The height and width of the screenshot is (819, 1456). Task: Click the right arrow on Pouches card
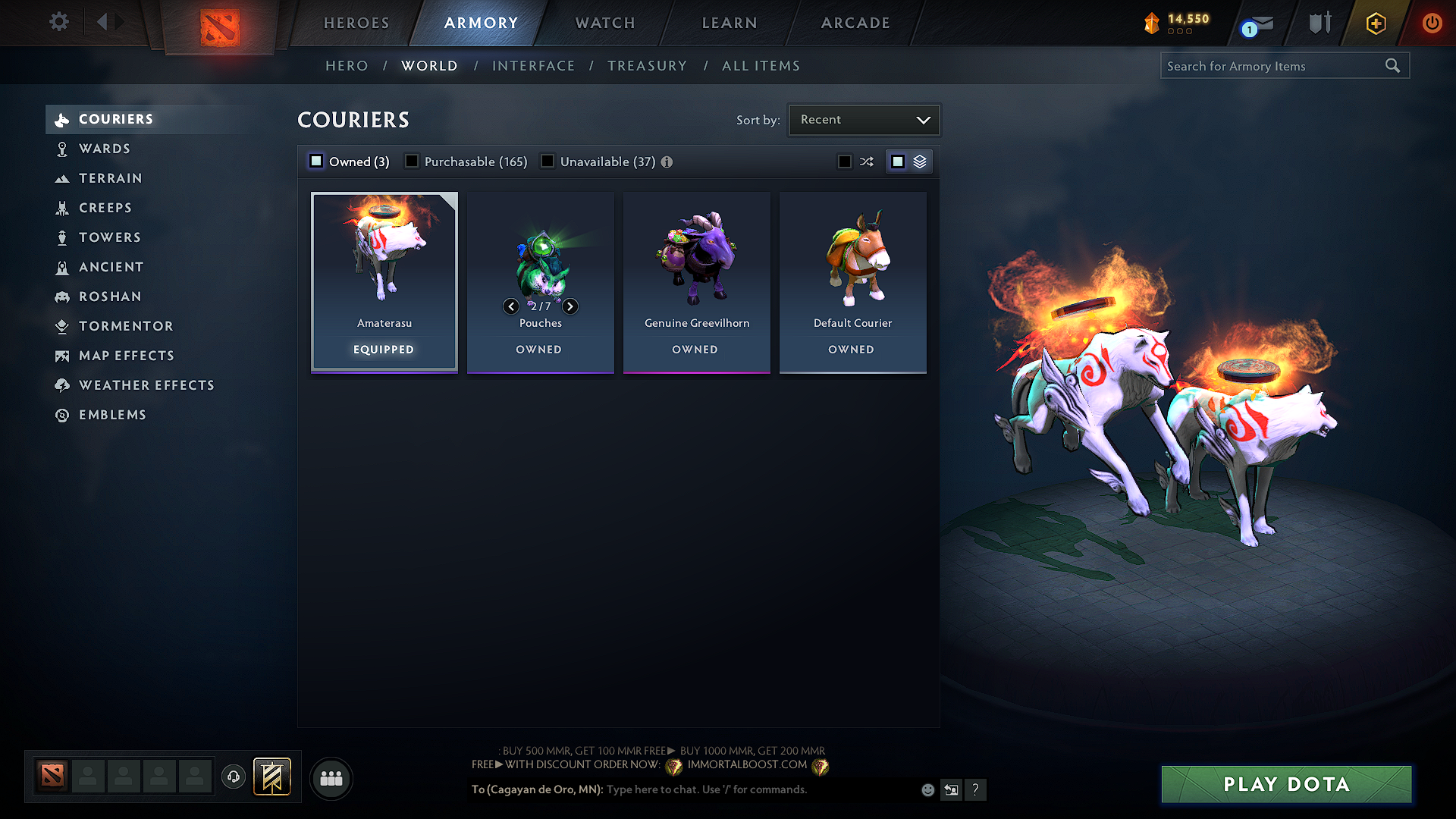tap(570, 306)
